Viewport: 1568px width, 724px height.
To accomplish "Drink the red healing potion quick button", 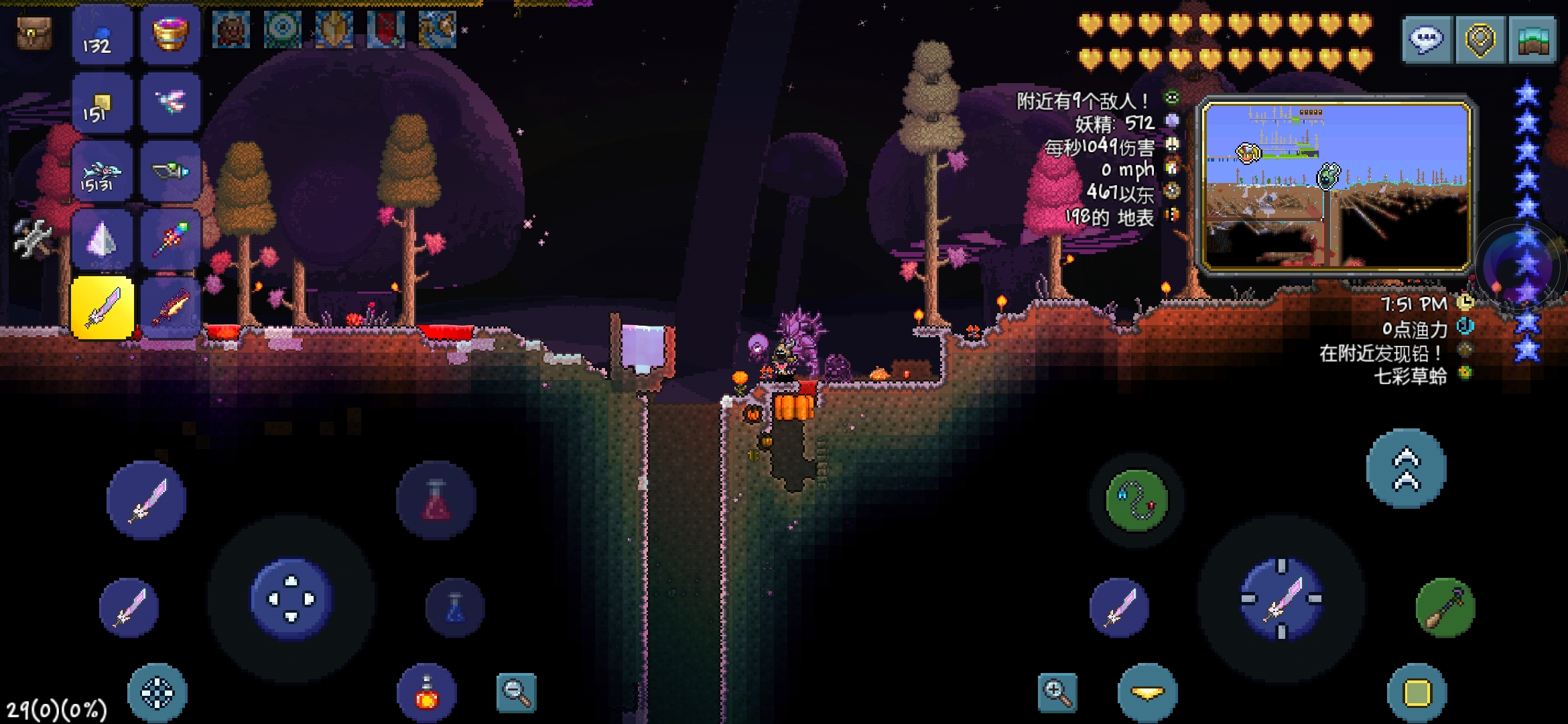I will 436,501.
